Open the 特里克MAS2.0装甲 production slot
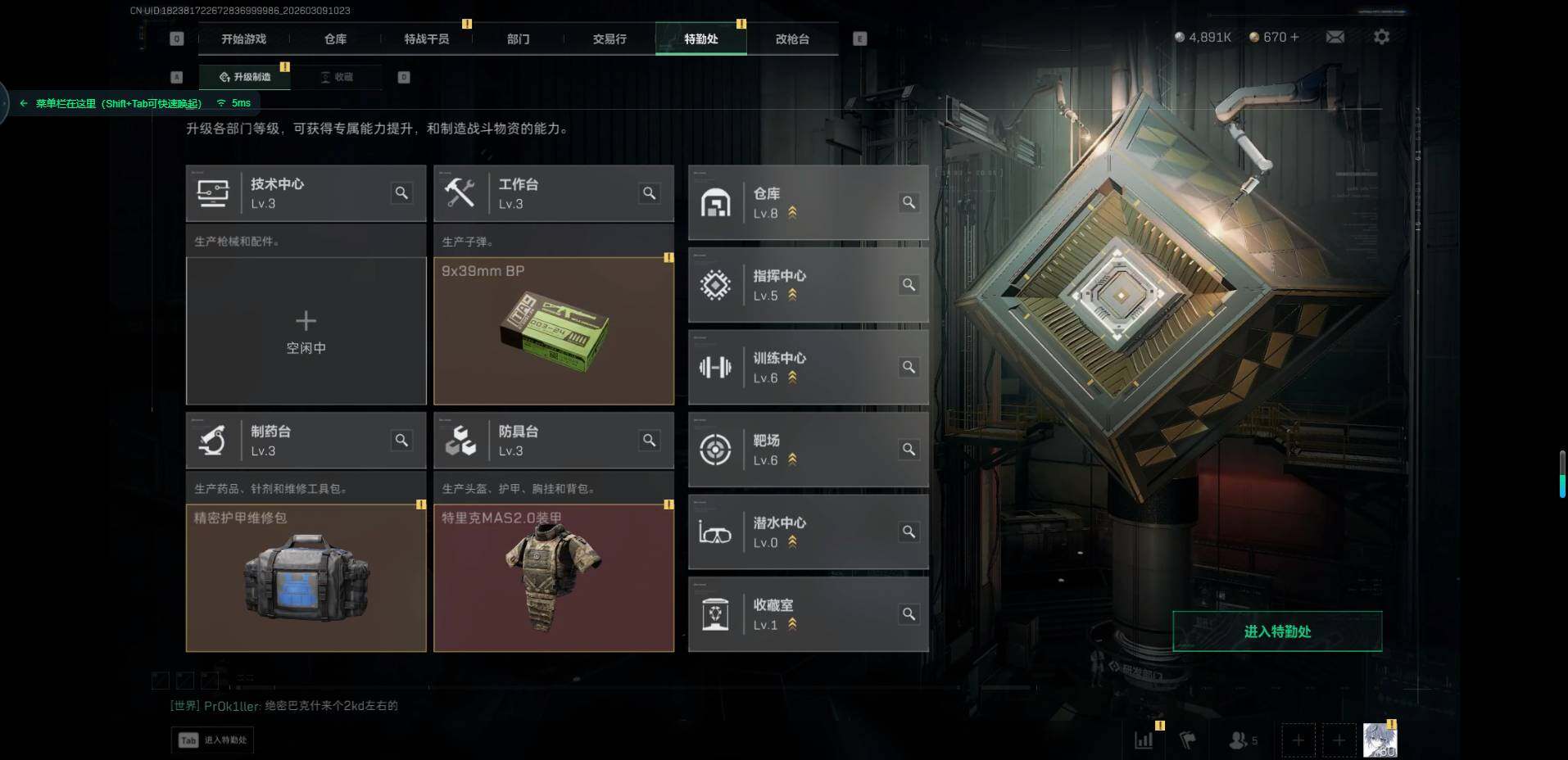 point(554,577)
